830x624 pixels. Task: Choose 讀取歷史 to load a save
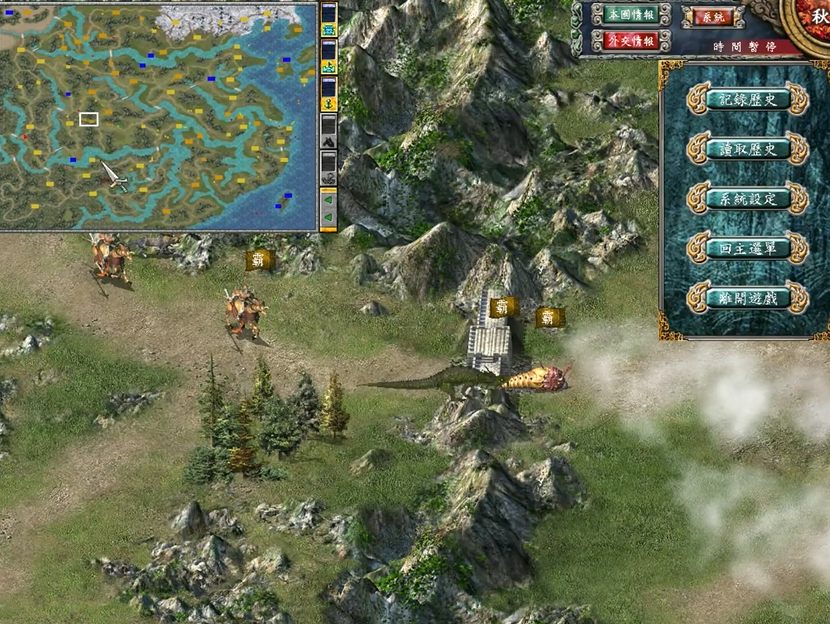pyautogui.click(x=747, y=149)
